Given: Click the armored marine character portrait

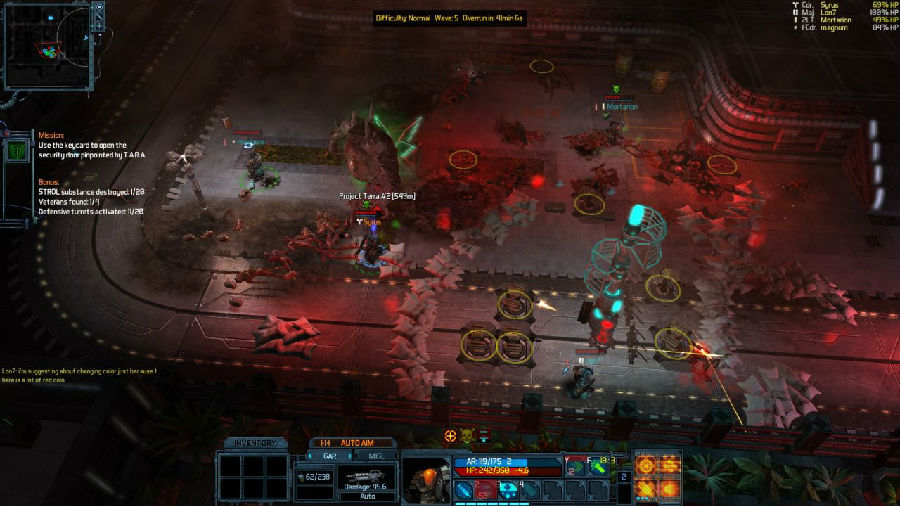Looking at the screenshot, I should [425, 479].
